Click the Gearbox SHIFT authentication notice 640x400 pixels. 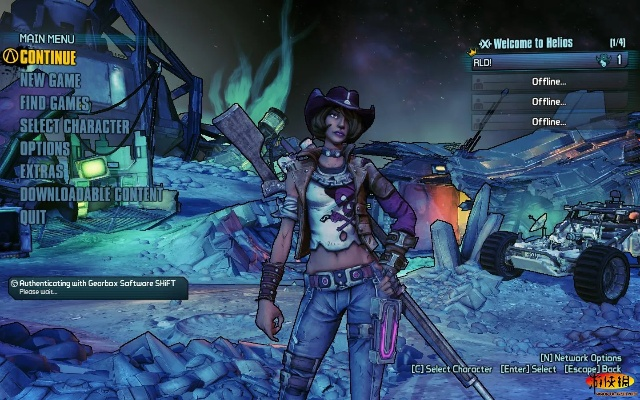[95, 286]
